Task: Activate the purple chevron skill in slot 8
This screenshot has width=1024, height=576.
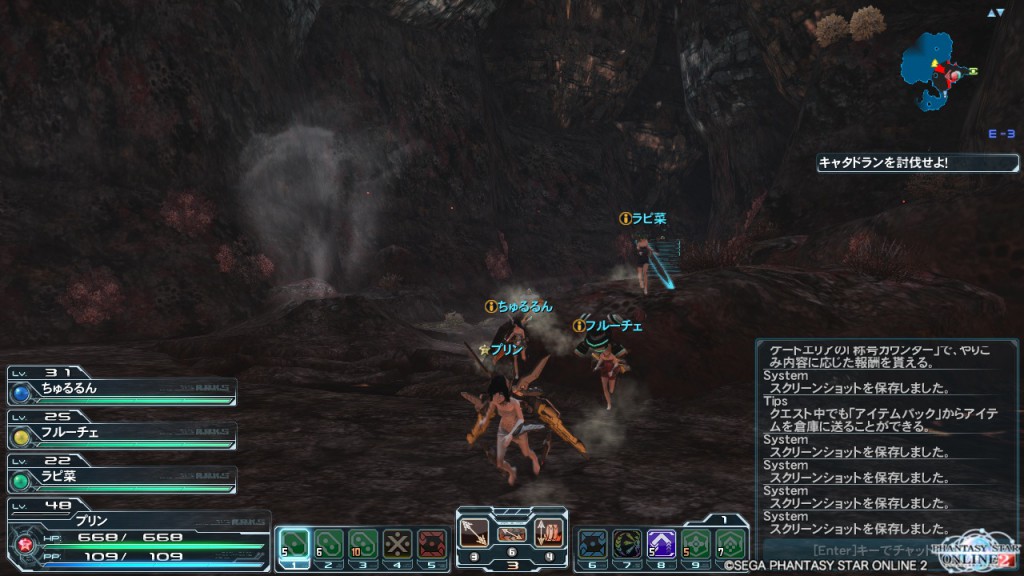Action: 661,544
